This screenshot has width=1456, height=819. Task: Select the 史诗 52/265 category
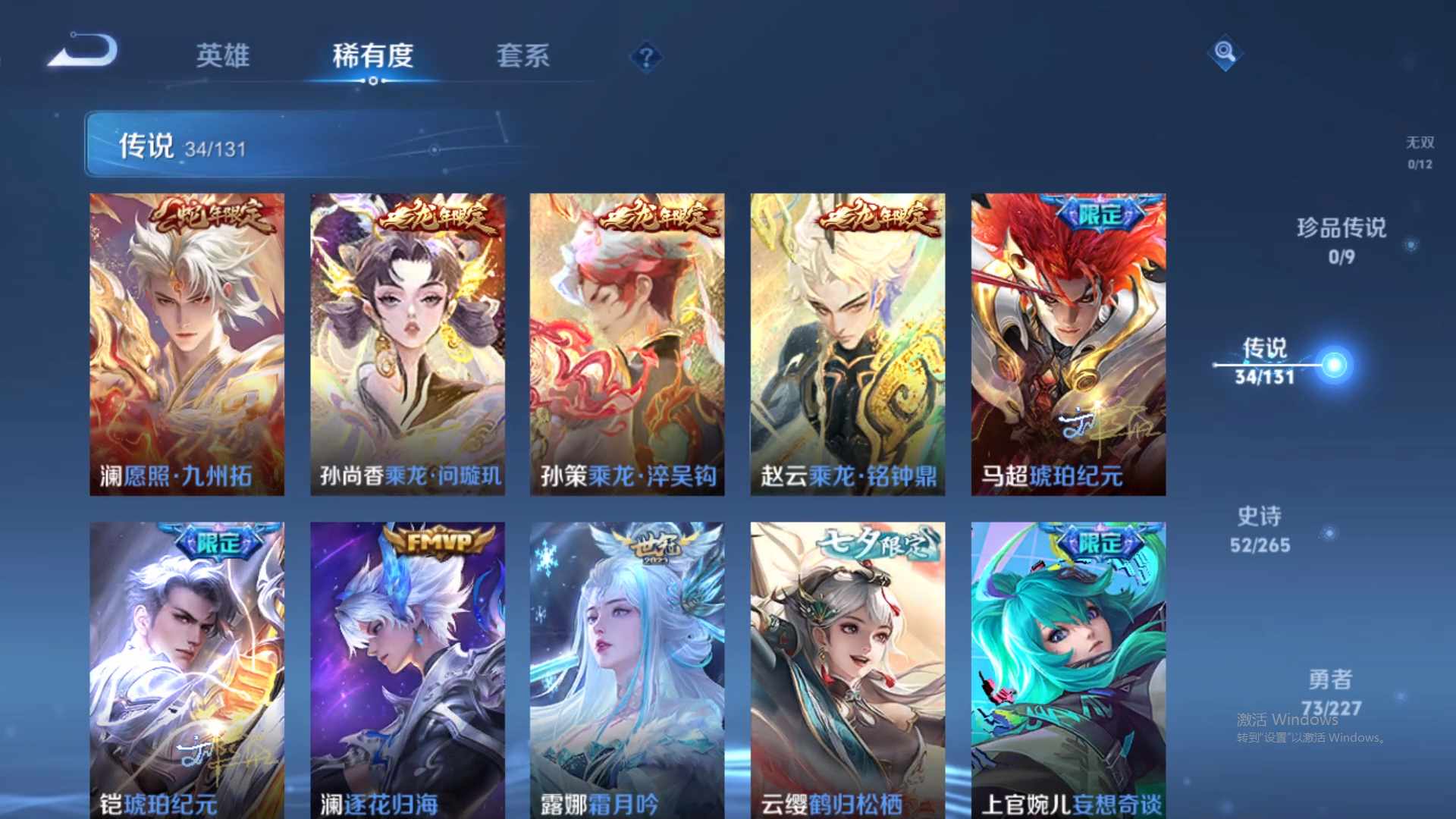1261,529
